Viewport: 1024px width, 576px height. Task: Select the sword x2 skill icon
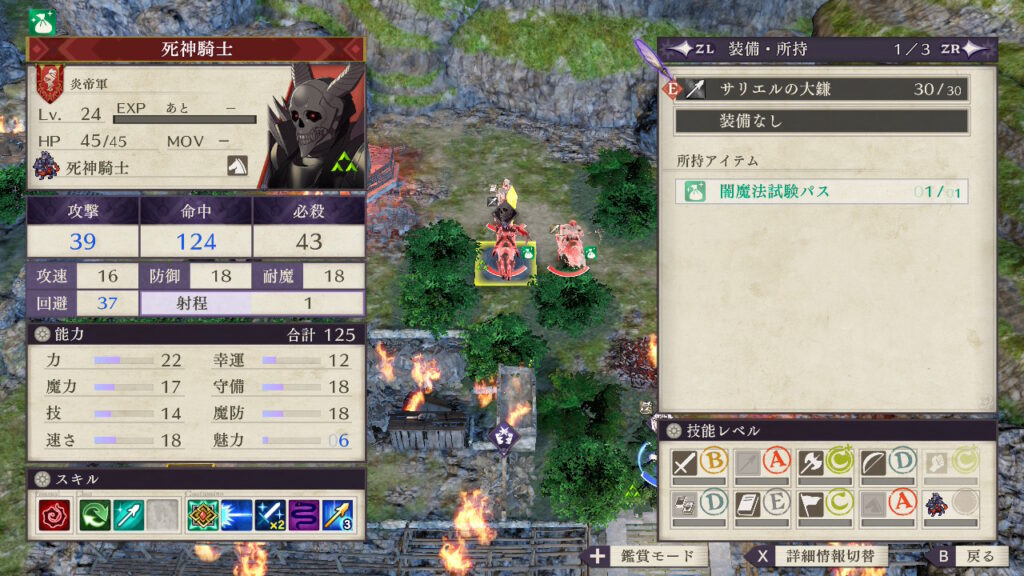point(270,514)
